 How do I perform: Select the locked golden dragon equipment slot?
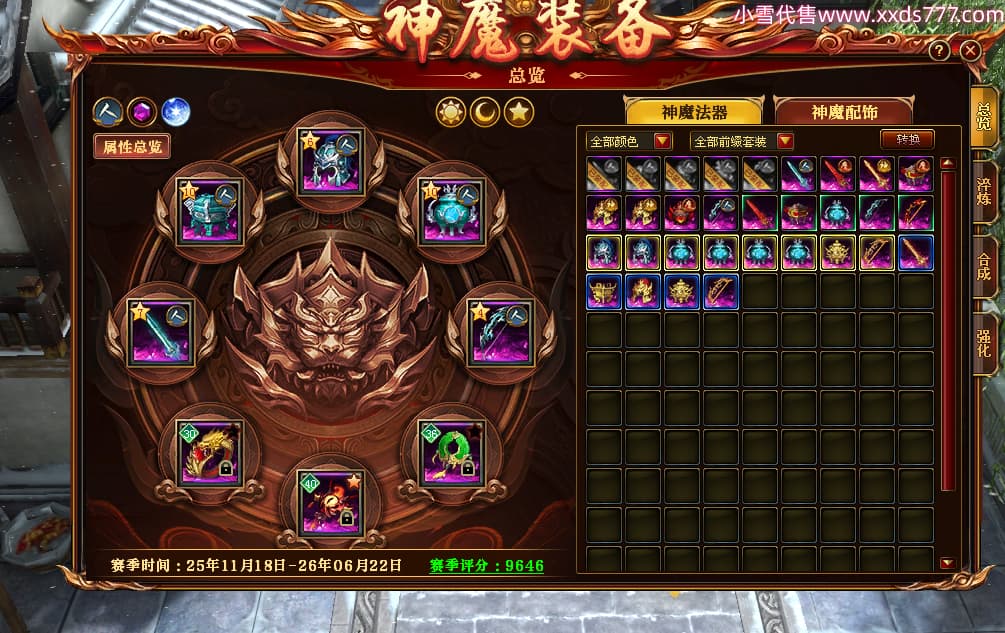point(209,453)
